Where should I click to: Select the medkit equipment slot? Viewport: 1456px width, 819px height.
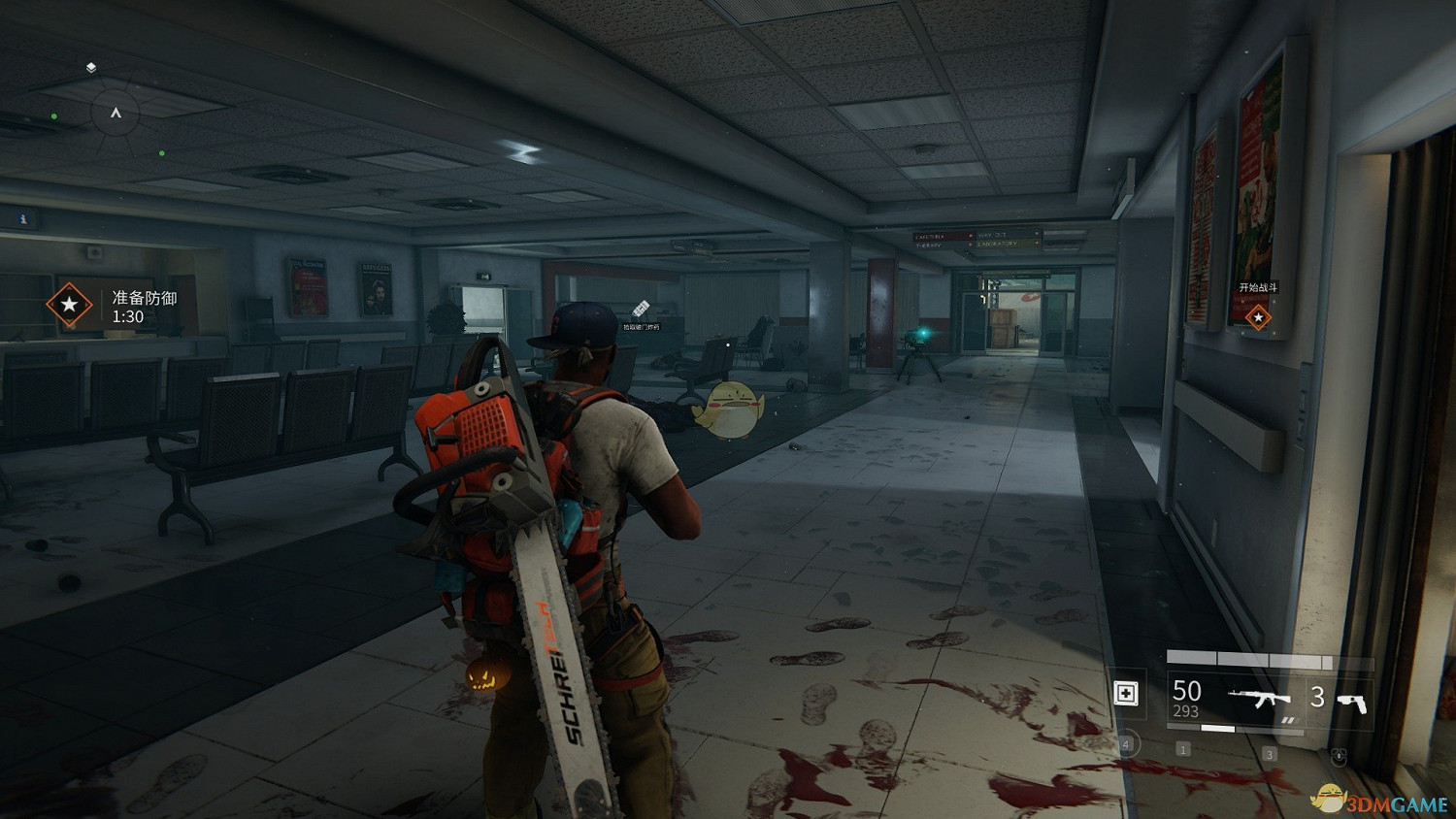[x=1126, y=693]
